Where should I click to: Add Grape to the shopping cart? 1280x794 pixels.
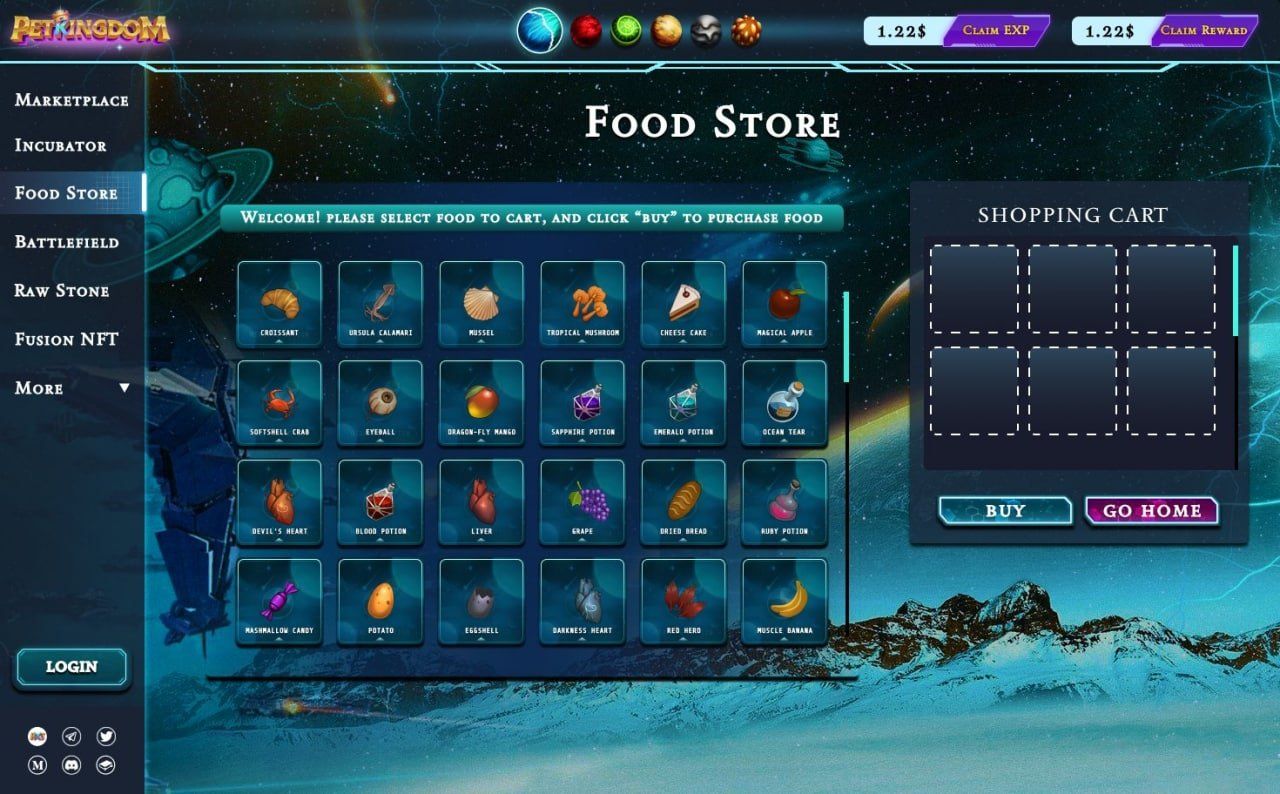pos(583,502)
